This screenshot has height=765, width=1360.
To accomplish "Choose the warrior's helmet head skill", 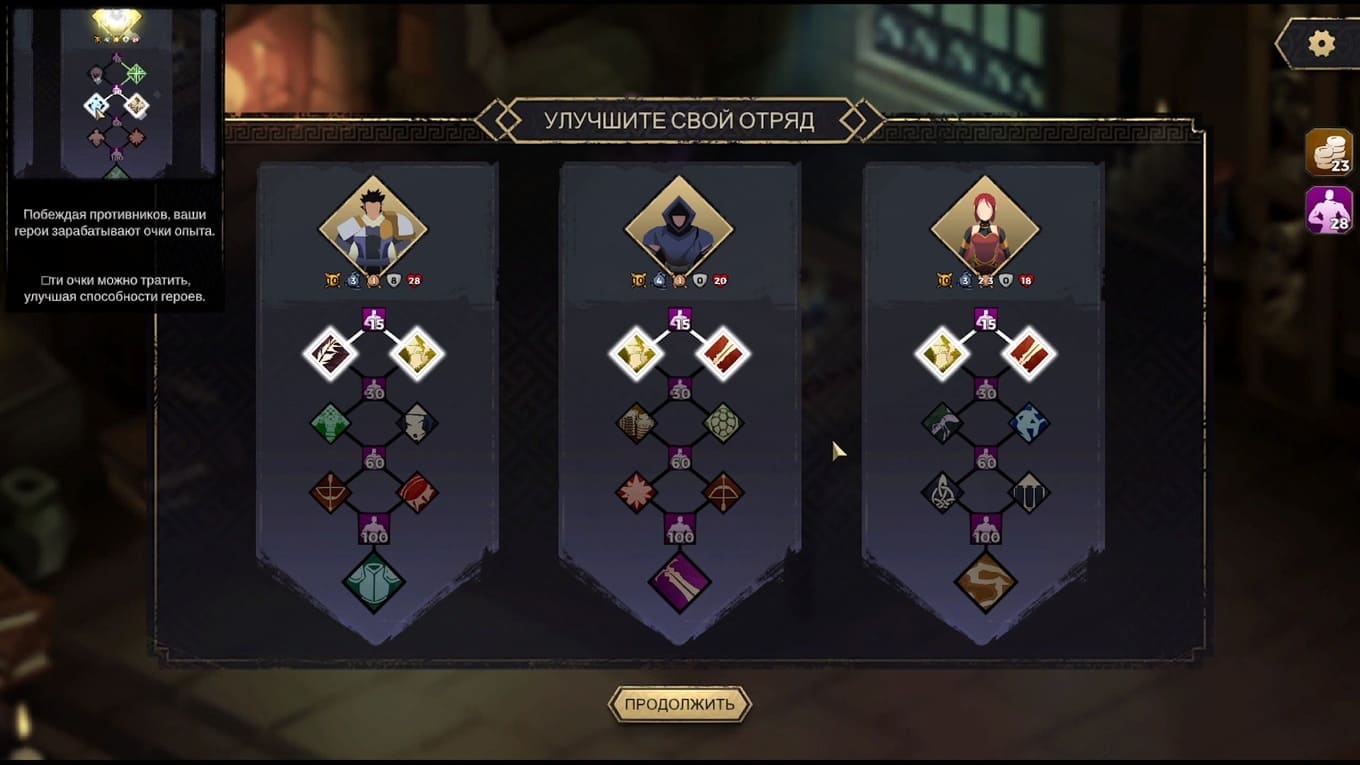I will pyautogui.click(x=417, y=423).
